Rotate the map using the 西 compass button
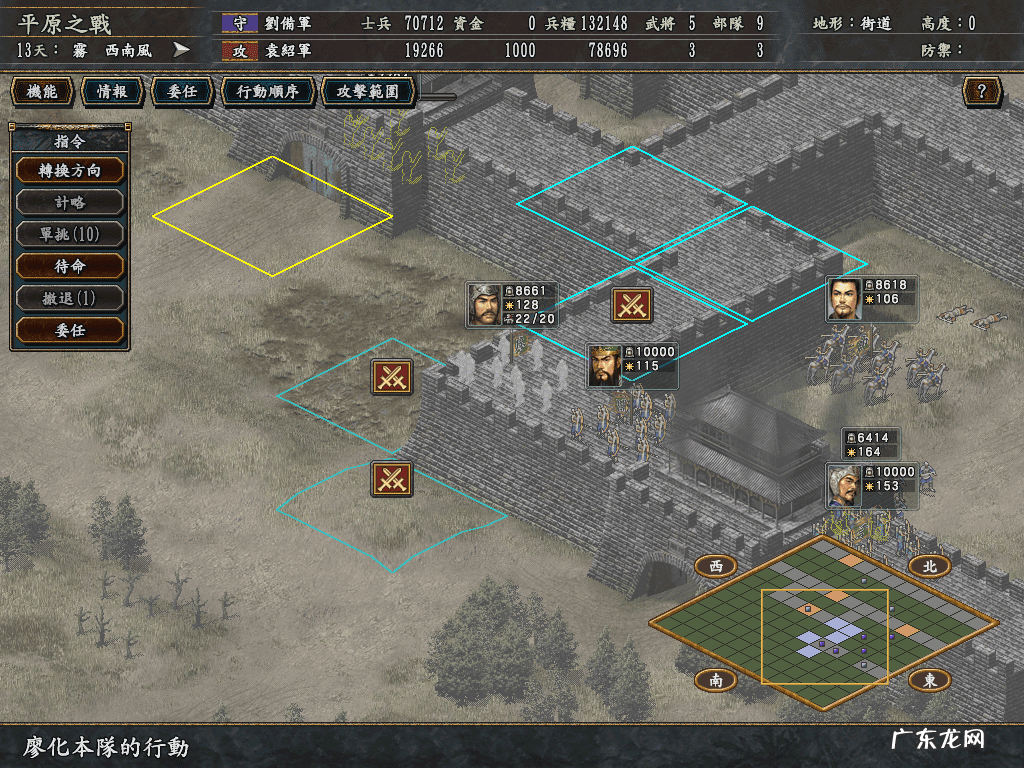Viewport: 1024px width, 768px height. click(x=716, y=566)
